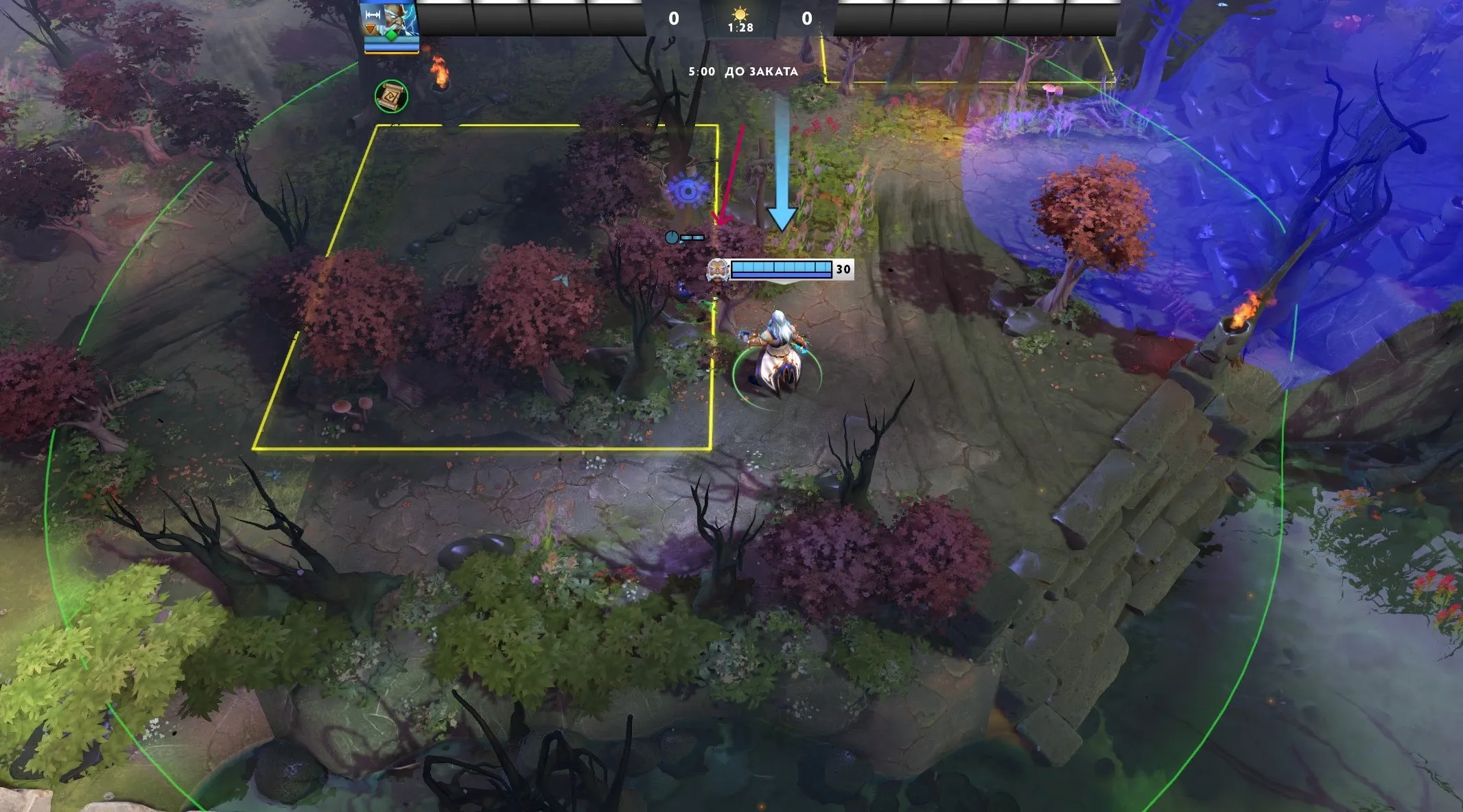Click the sun day-night clock icon
Image resolution: width=1463 pixels, height=812 pixels.
[740, 13]
